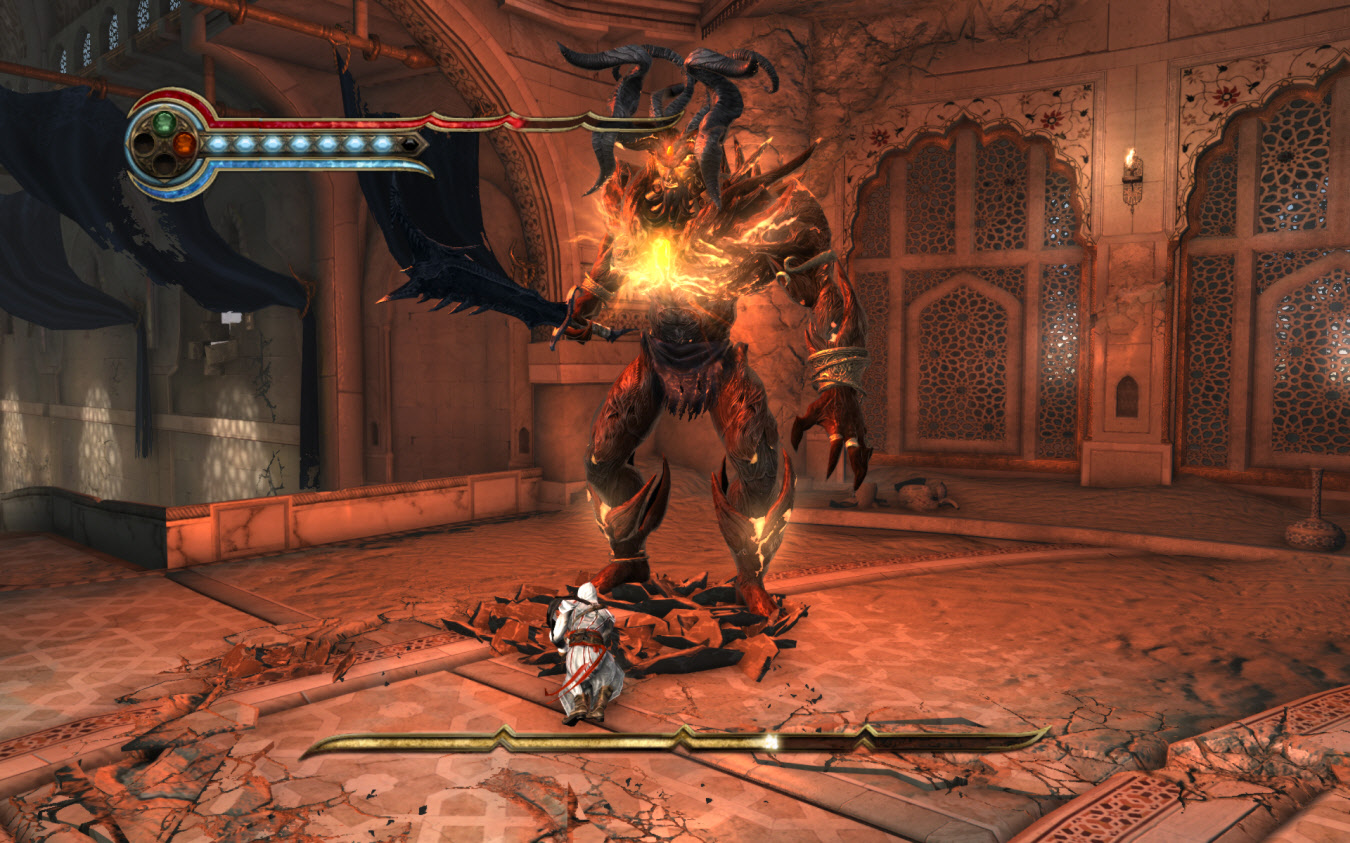Activate the orange power orb in the medallion
This screenshot has height=843, width=1350.
(185, 144)
